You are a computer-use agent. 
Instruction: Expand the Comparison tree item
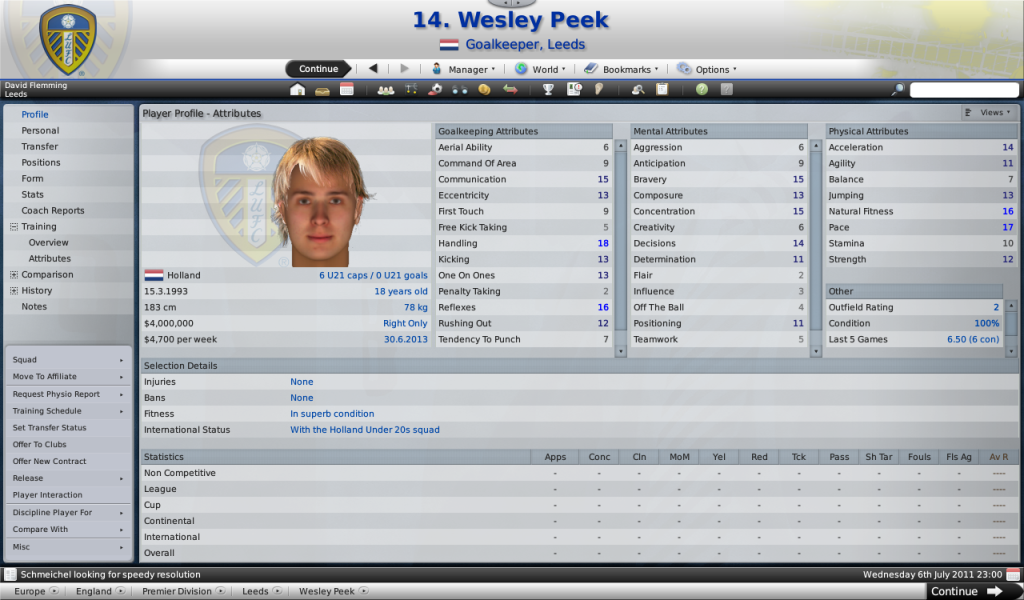[x=13, y=275]
